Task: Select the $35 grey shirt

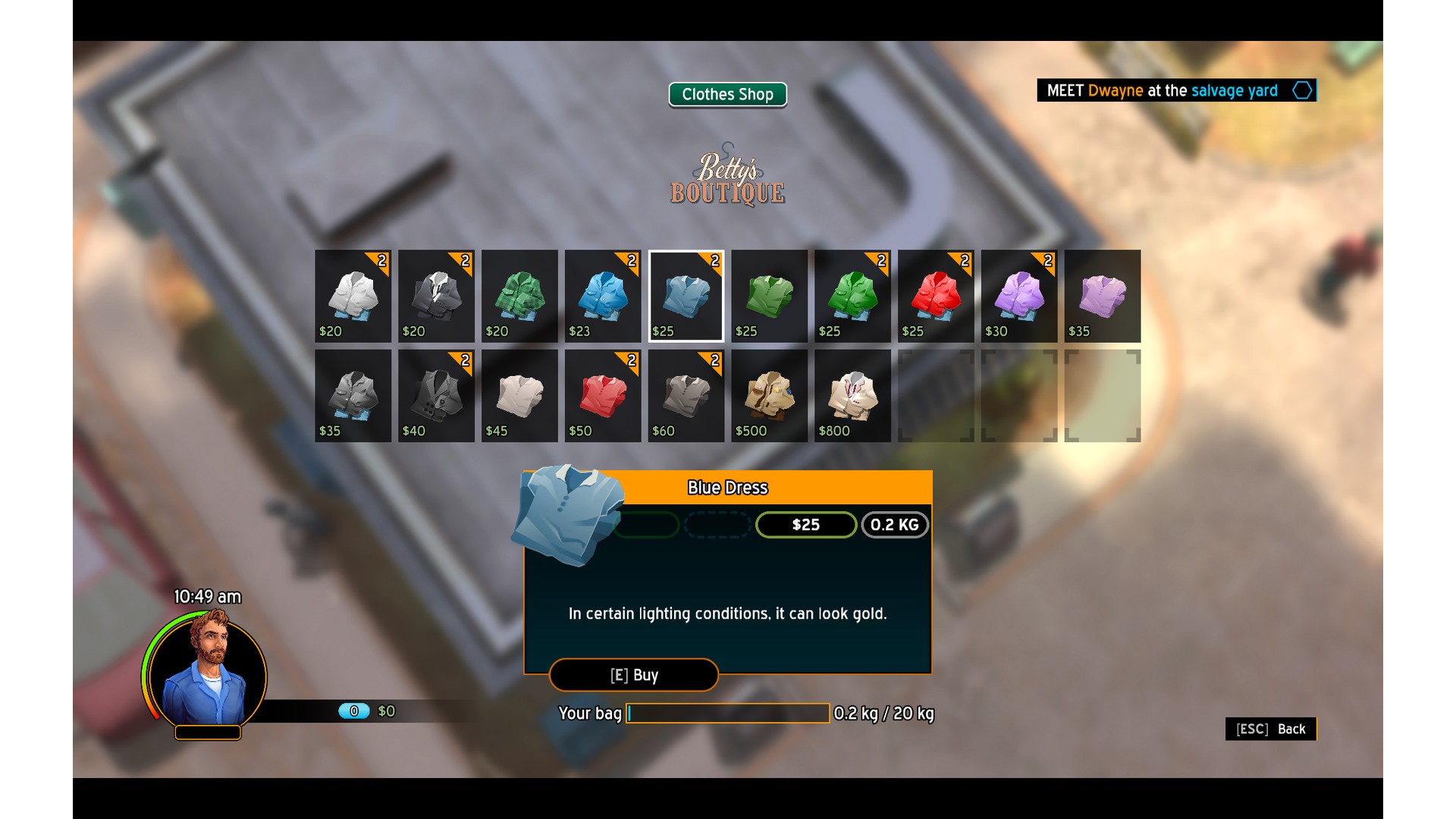Action: (353, 395)
